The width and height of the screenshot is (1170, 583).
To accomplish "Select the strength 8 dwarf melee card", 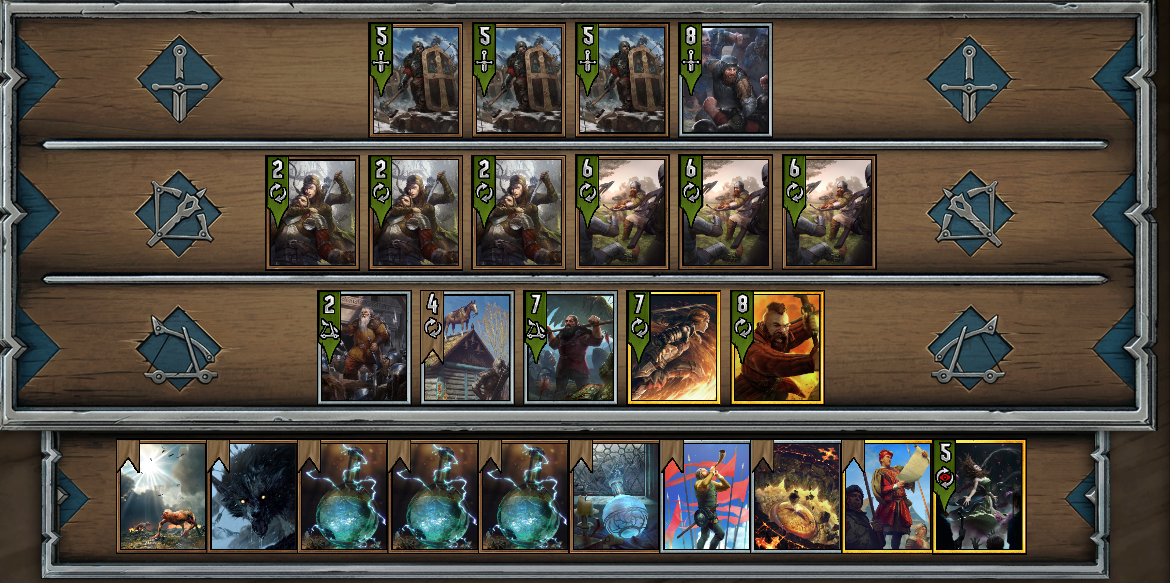I will pos(725,80).
